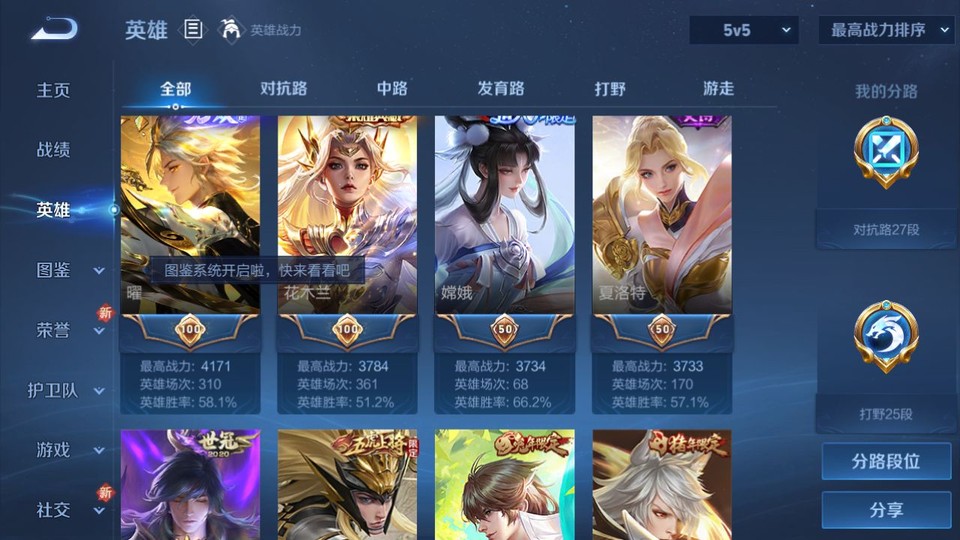
Task: Switch to the 打野 tab
Action: (x=610, y=88)
